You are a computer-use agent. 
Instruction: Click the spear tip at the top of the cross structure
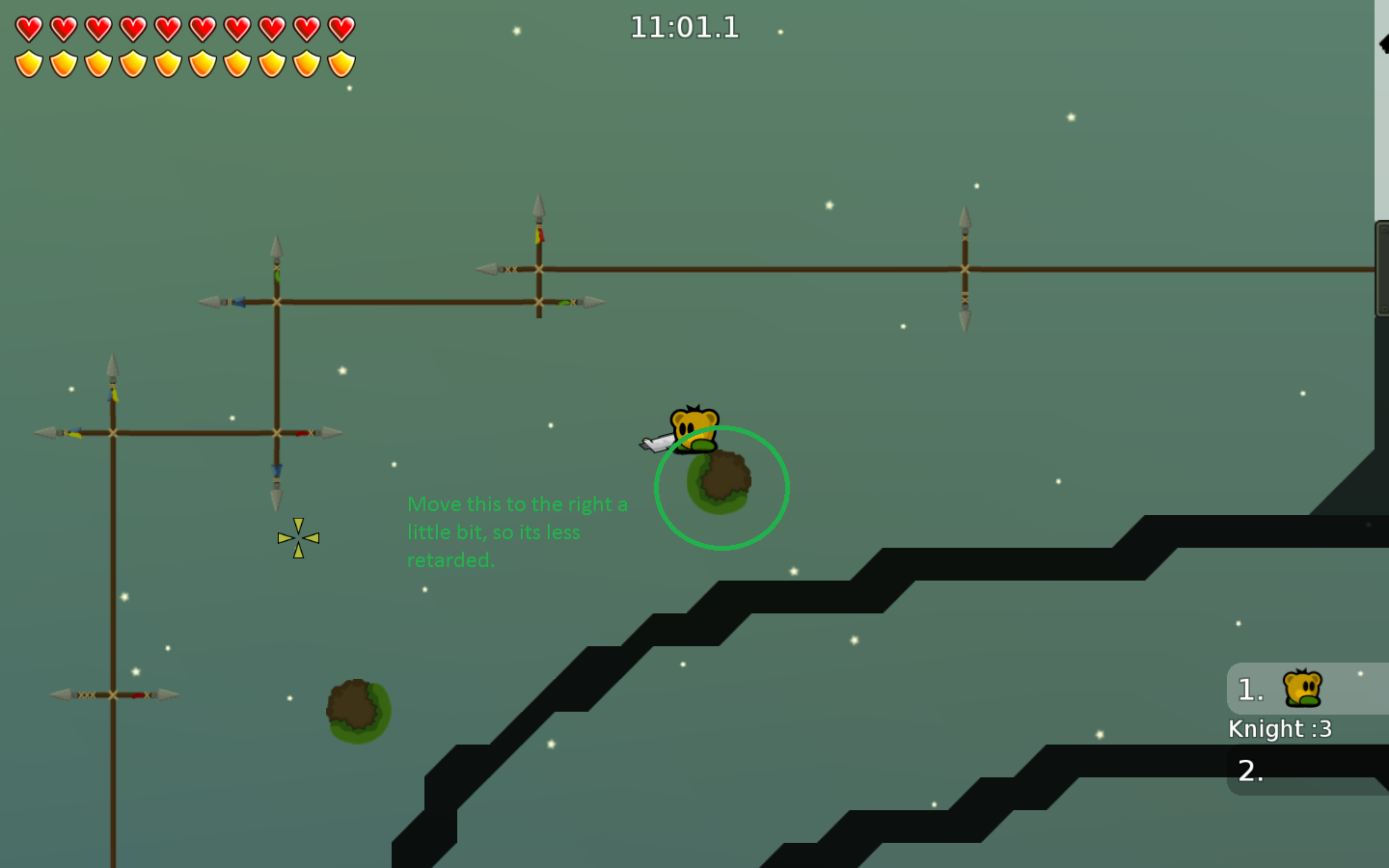click(x=538, y=205)
